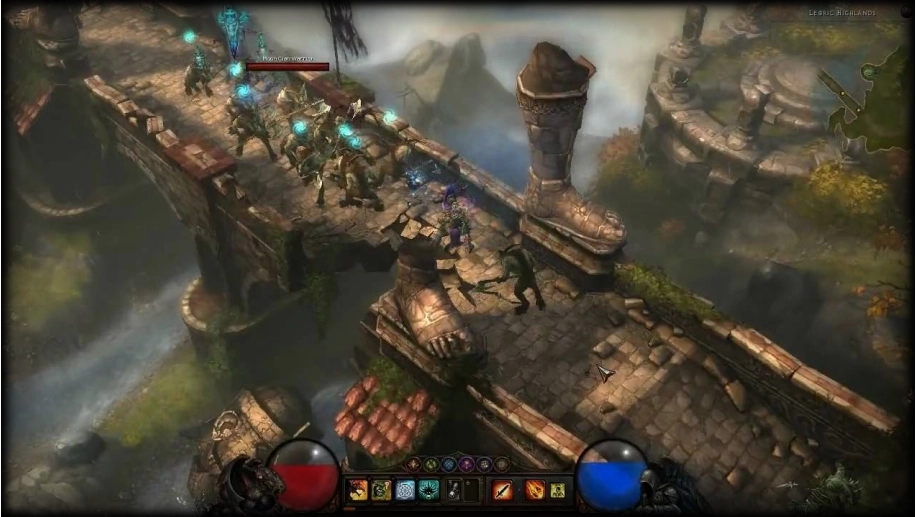
Task: Select the red round icon above hotbar
Action: (x=414, y=464)
